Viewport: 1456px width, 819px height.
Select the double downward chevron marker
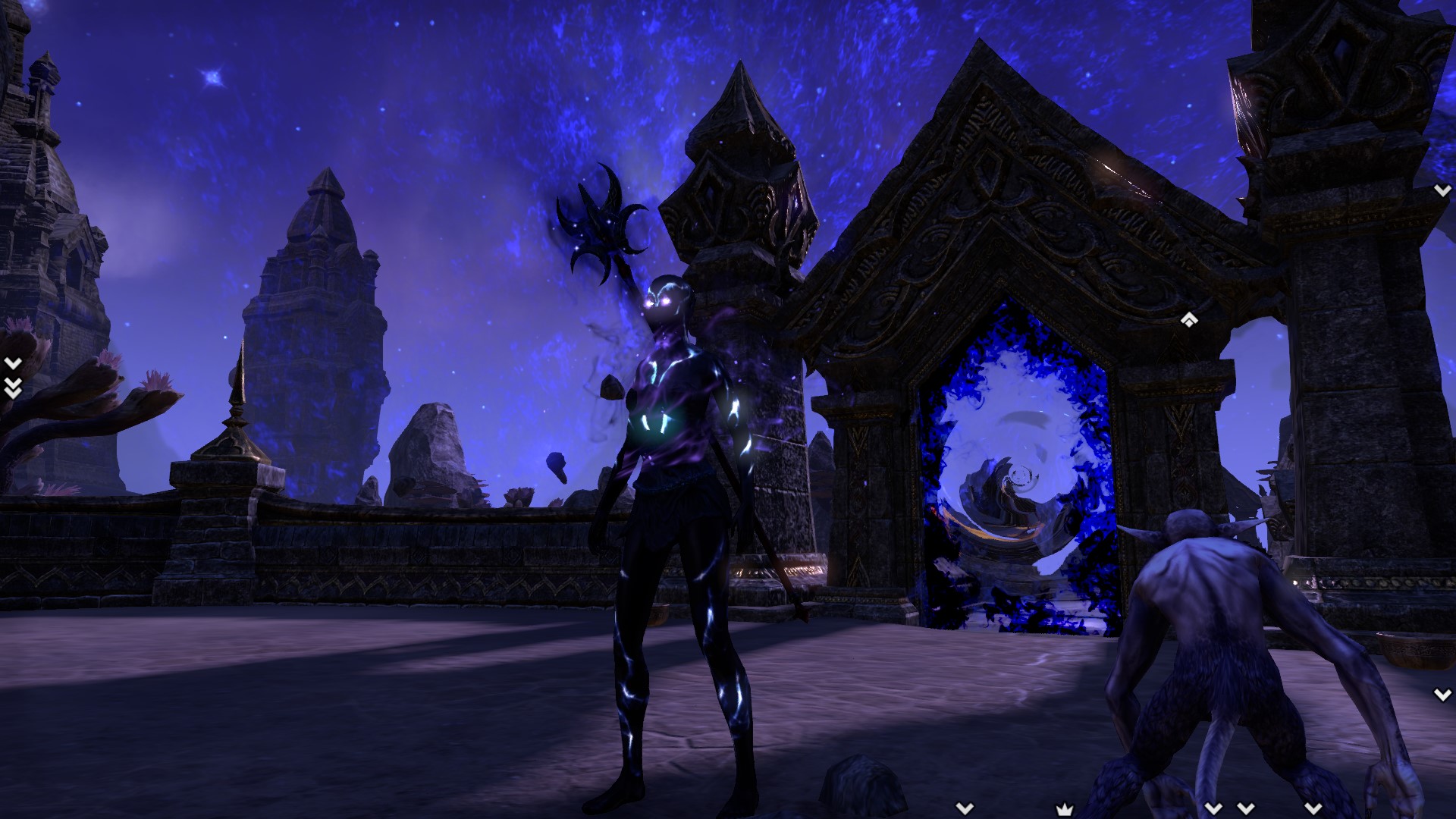pos(12,388)
